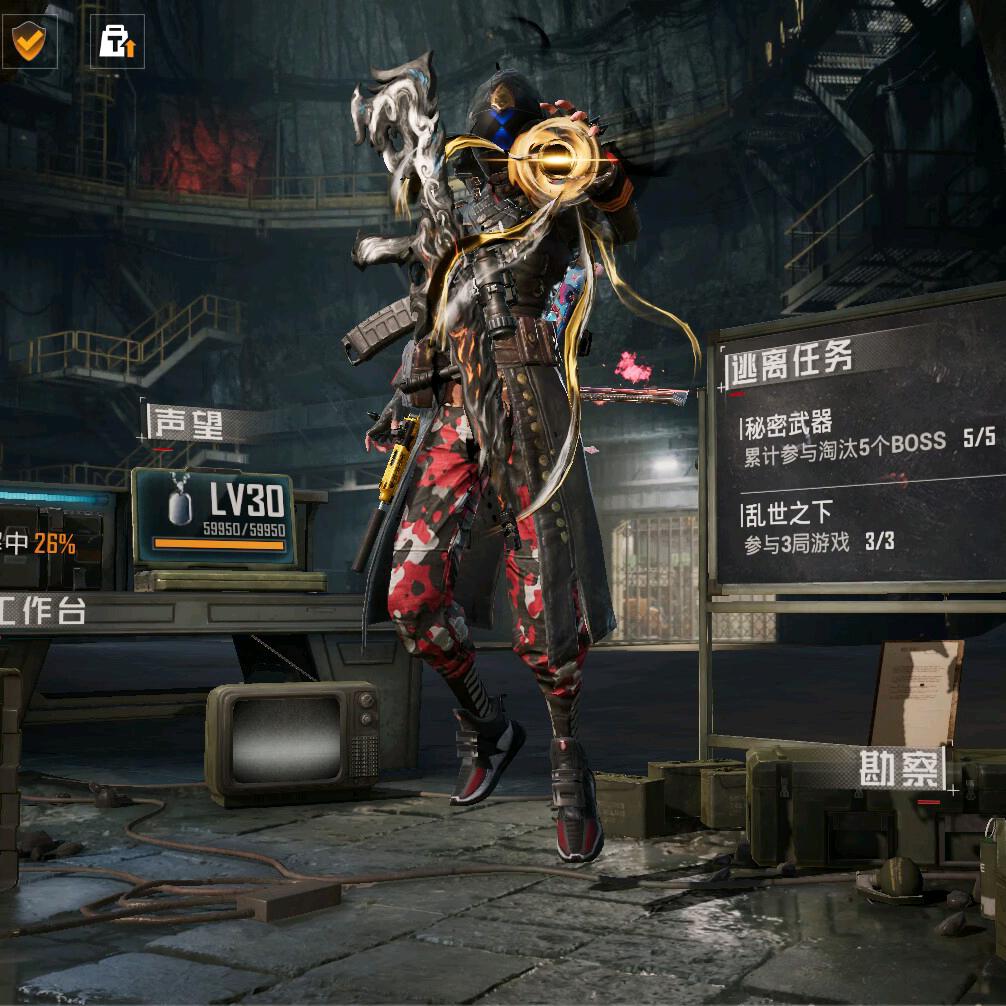
Task: Click the orange shield checkmark icon
Action: [x=27, y=41]
